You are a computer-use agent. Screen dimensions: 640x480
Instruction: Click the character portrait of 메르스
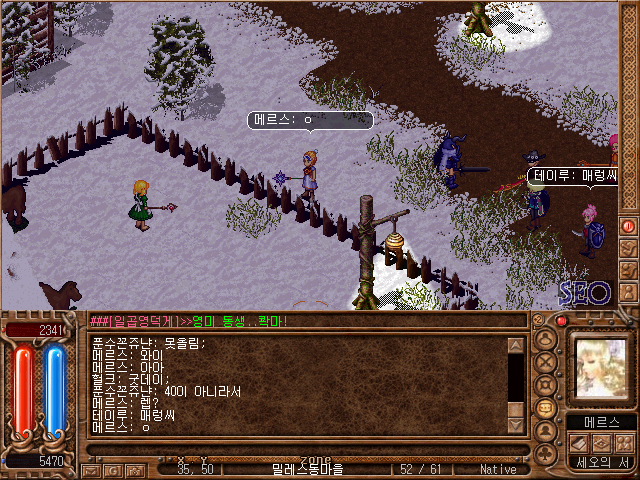tap(600, 367)
